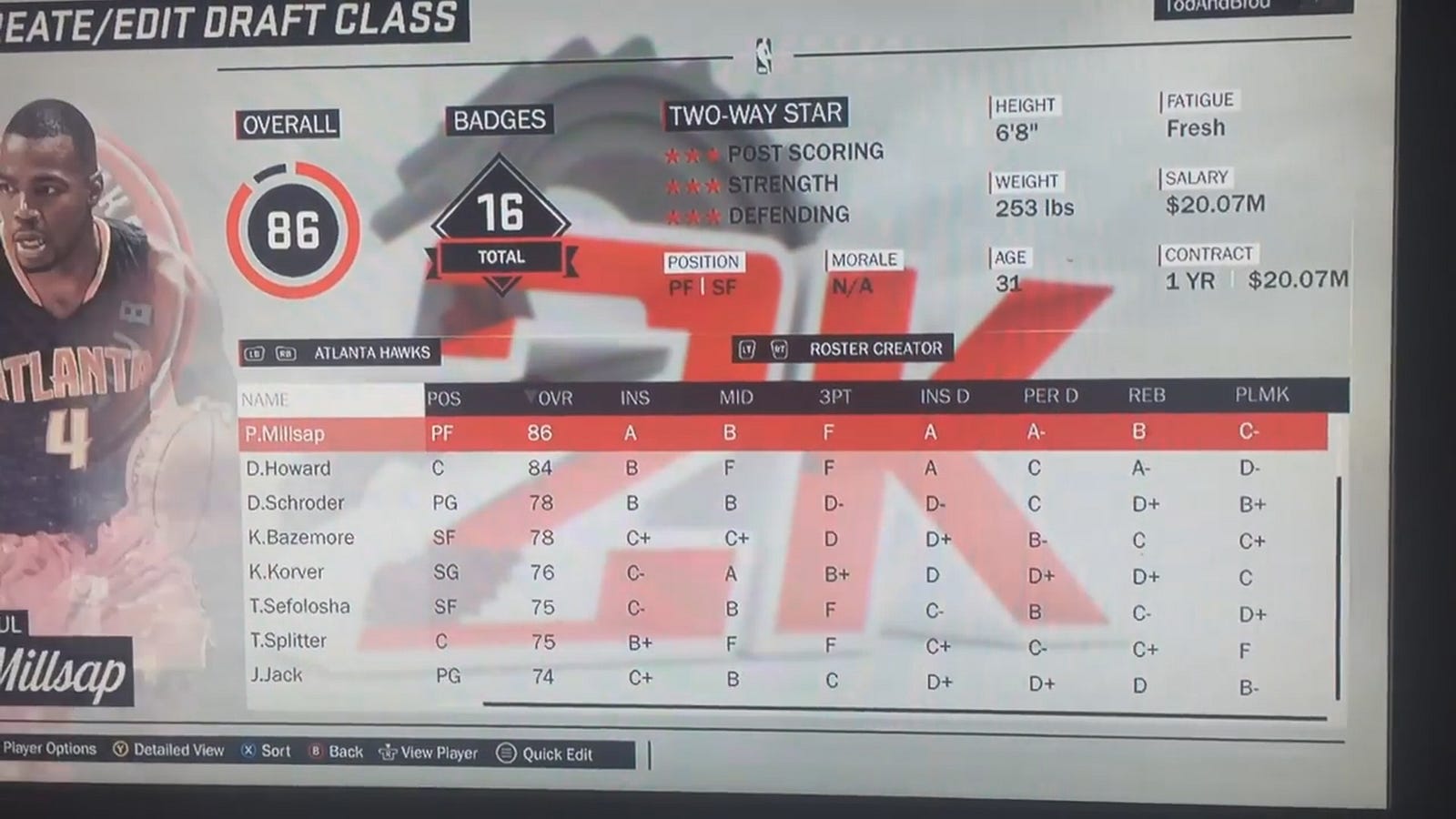1456x819 pixels.
Task: Pick the K.Bazemore row
Action: point(300,538)
